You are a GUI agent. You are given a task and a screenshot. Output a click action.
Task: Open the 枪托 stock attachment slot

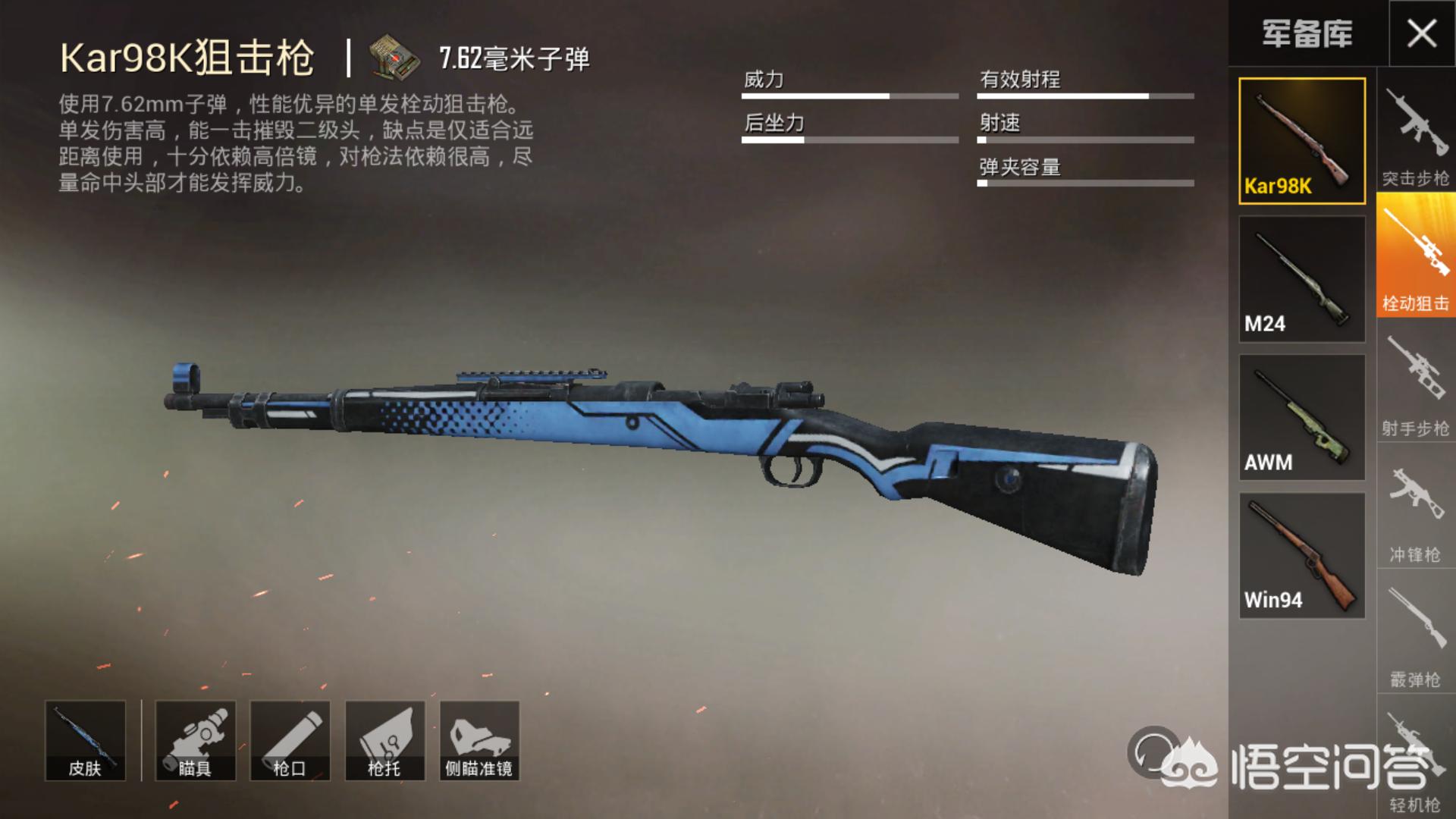point(384,741)
